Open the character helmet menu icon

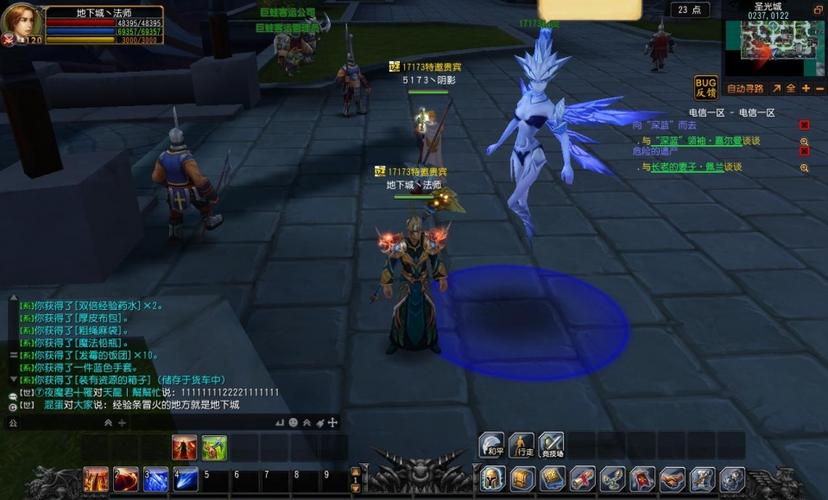pos(493,479)
